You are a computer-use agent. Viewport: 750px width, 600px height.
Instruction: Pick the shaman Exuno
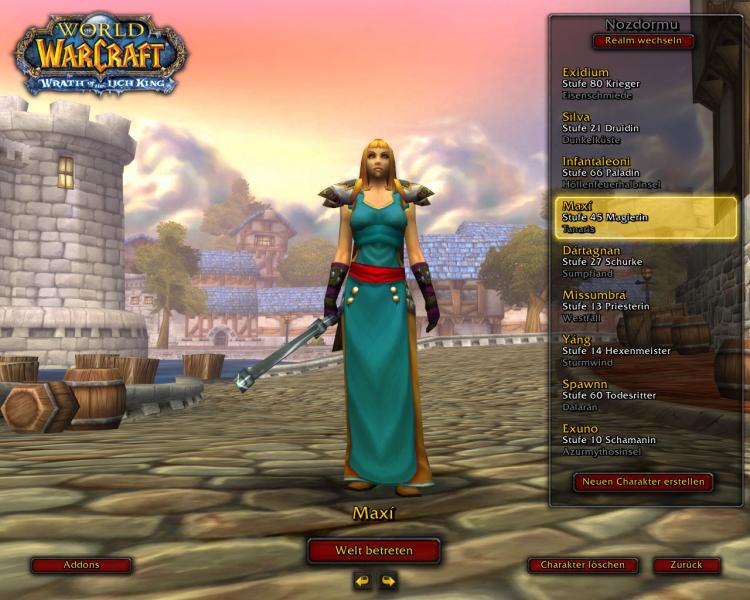[x=645, y=439]
